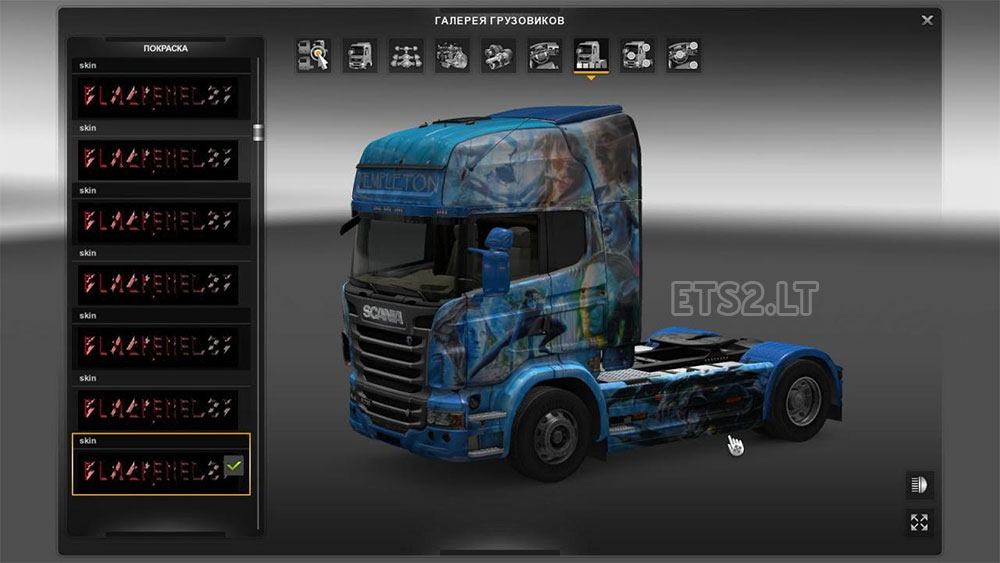The image size is (1000, 563).
Task: Open the interior accessories tab at toolbar end
Action: coord(683,56)
